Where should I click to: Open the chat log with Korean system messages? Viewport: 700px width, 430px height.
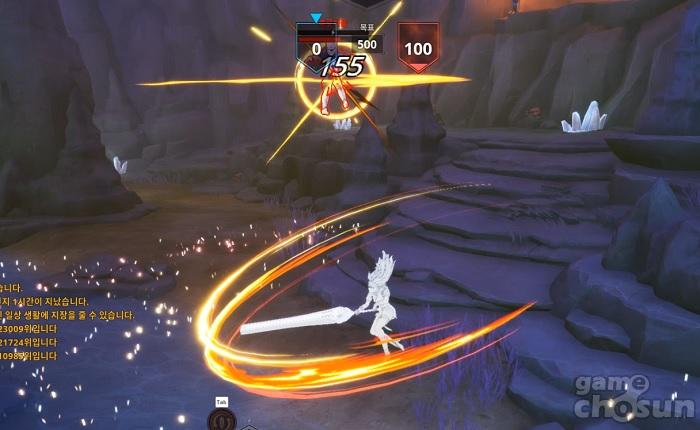62,315
